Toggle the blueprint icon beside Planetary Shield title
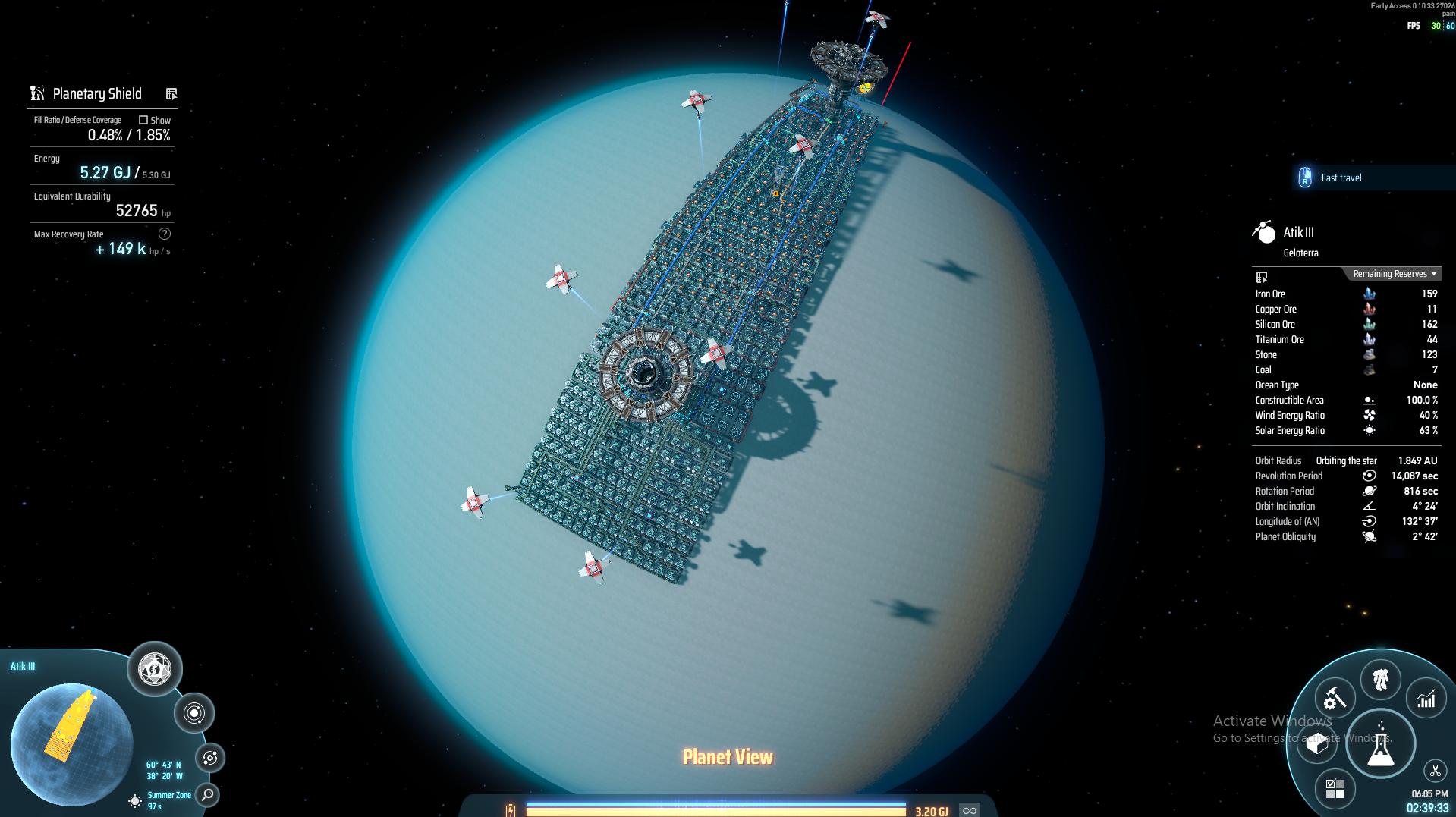The image size is (1456, 817). point(171,93)
